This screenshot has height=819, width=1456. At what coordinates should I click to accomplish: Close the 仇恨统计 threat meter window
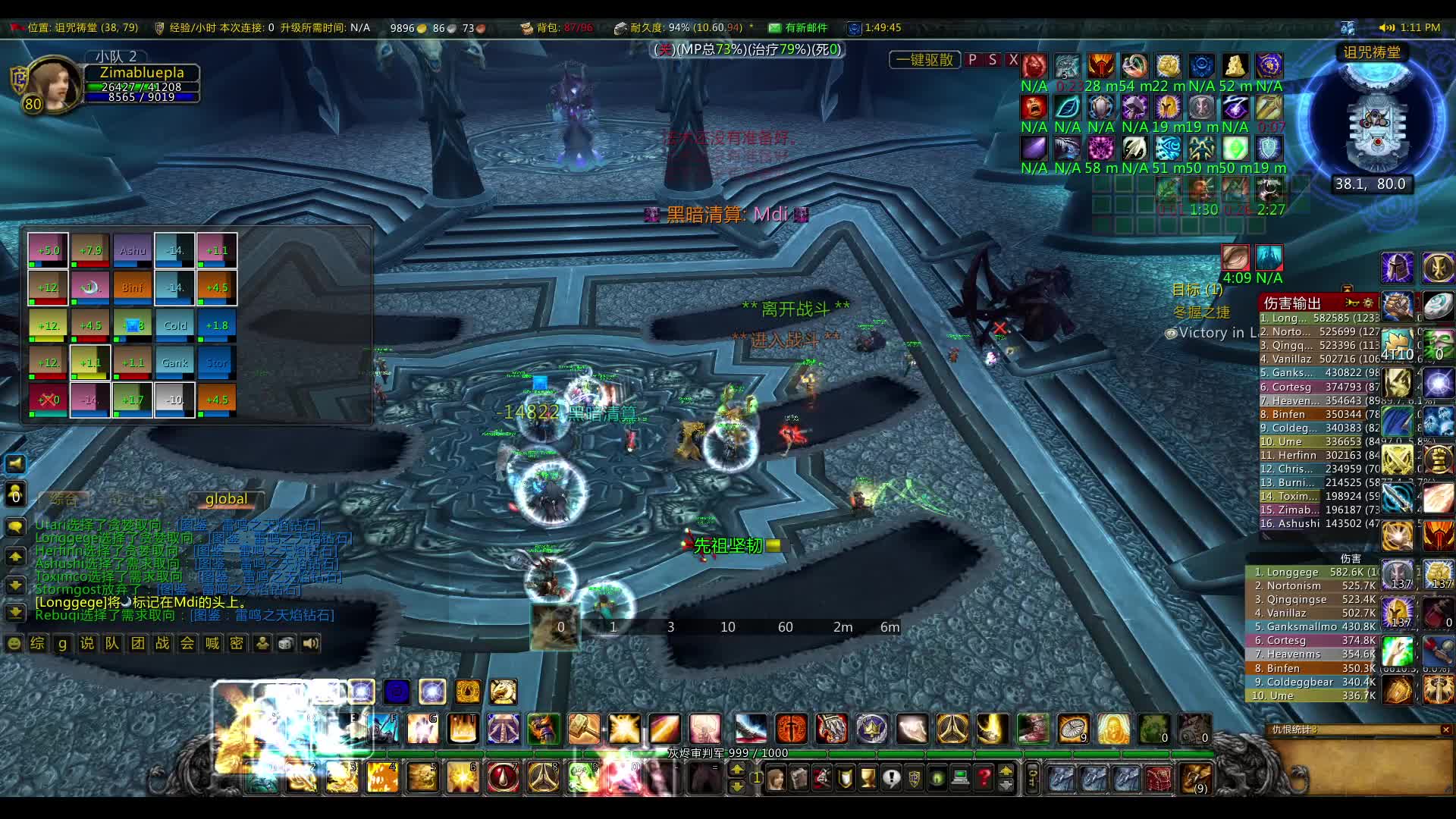pos(1445,730)
